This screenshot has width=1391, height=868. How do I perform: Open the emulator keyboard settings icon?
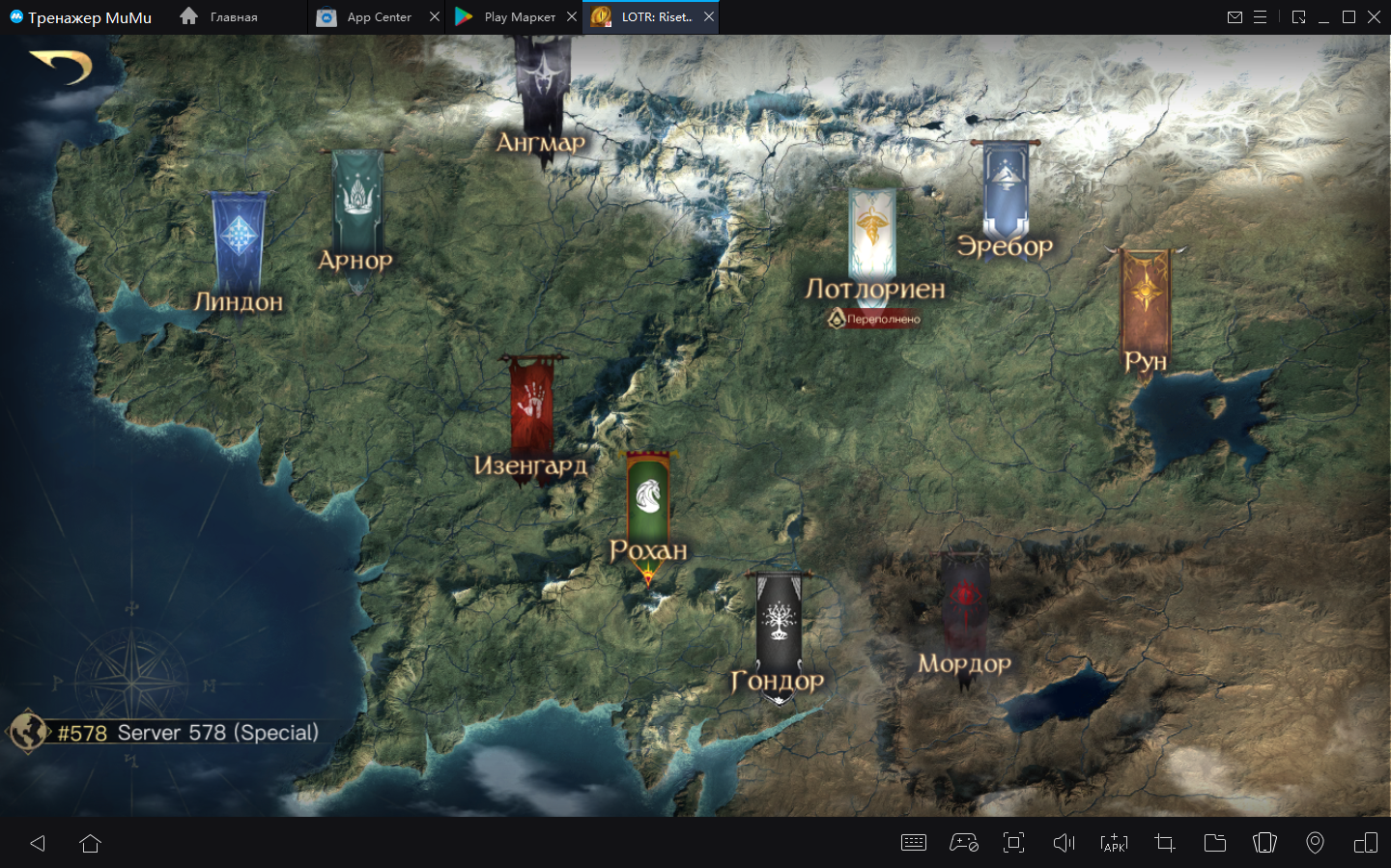pyautogui.click(x=913, y=843)
